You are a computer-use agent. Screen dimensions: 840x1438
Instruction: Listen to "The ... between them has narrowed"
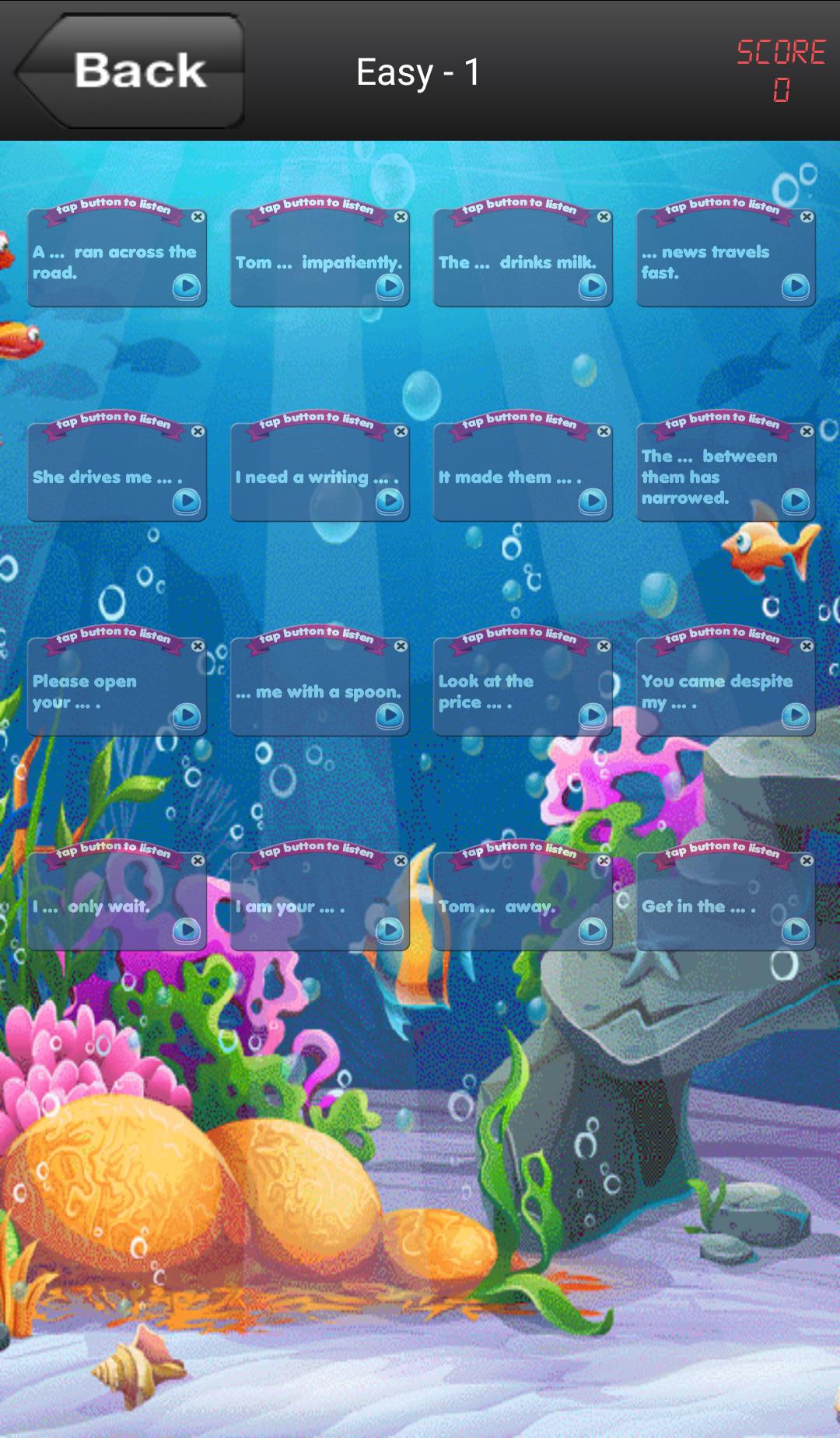796,502
